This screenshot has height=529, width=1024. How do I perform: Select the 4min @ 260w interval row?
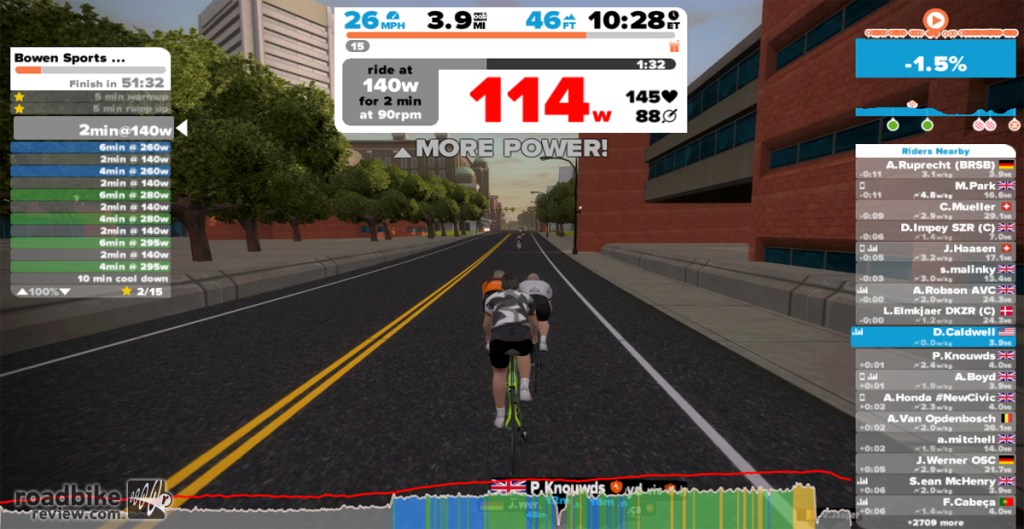[x=92, y=171]
